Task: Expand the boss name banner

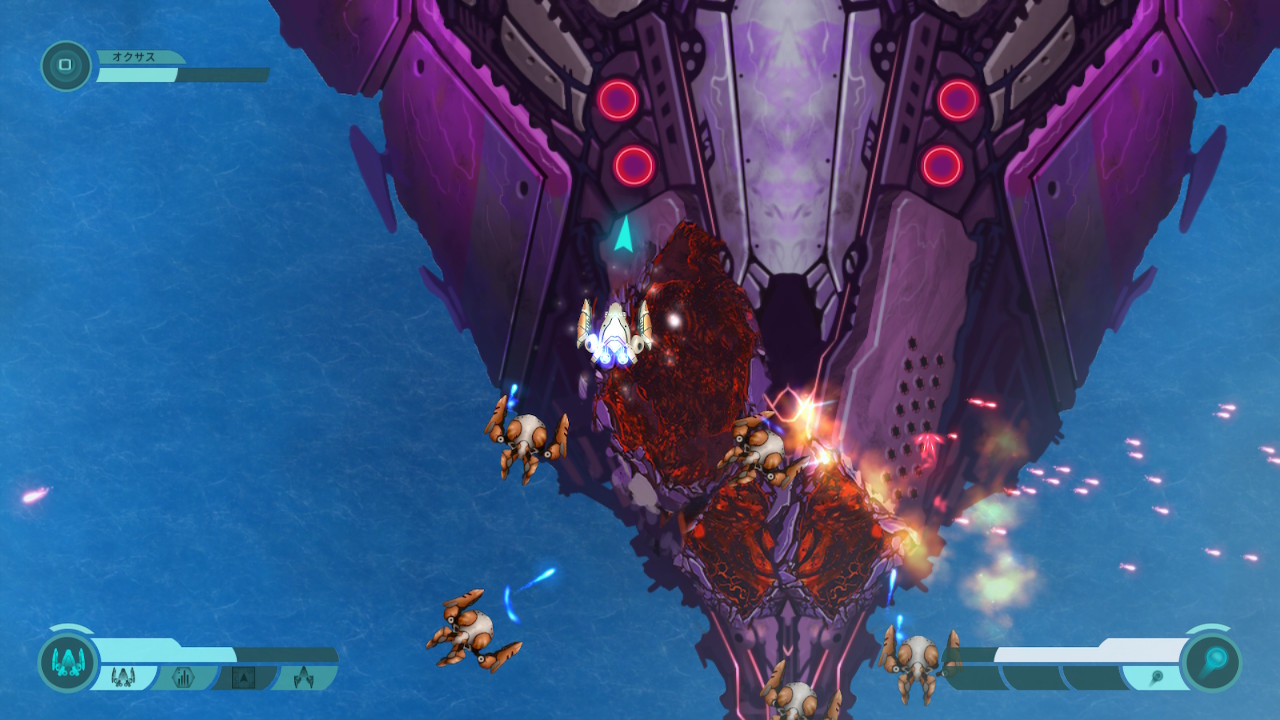Action: [x=135, y=58]
